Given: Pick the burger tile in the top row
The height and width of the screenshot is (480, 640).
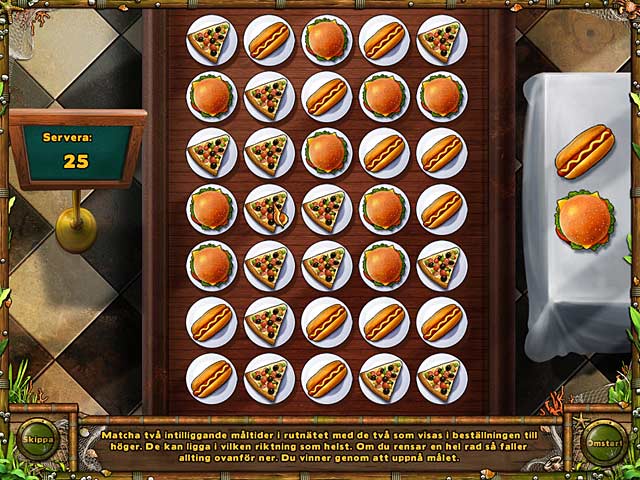Looking at the screenshot, I should pos(326,40).
